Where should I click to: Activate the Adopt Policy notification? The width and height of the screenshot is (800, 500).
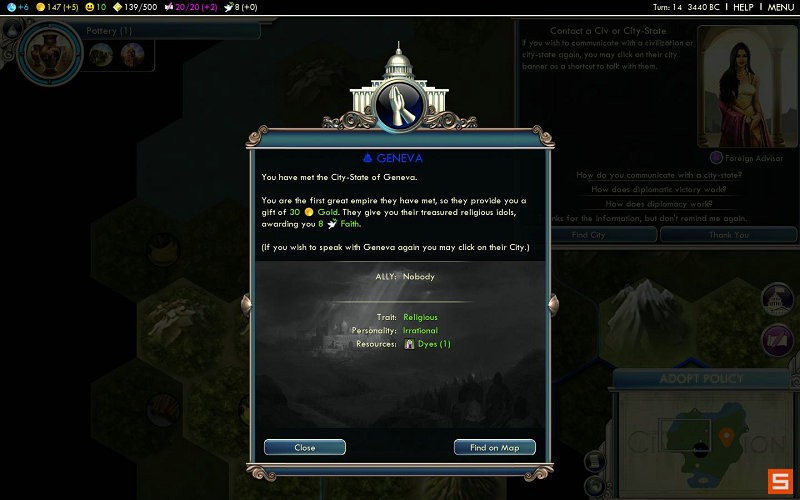pos(701,379)
